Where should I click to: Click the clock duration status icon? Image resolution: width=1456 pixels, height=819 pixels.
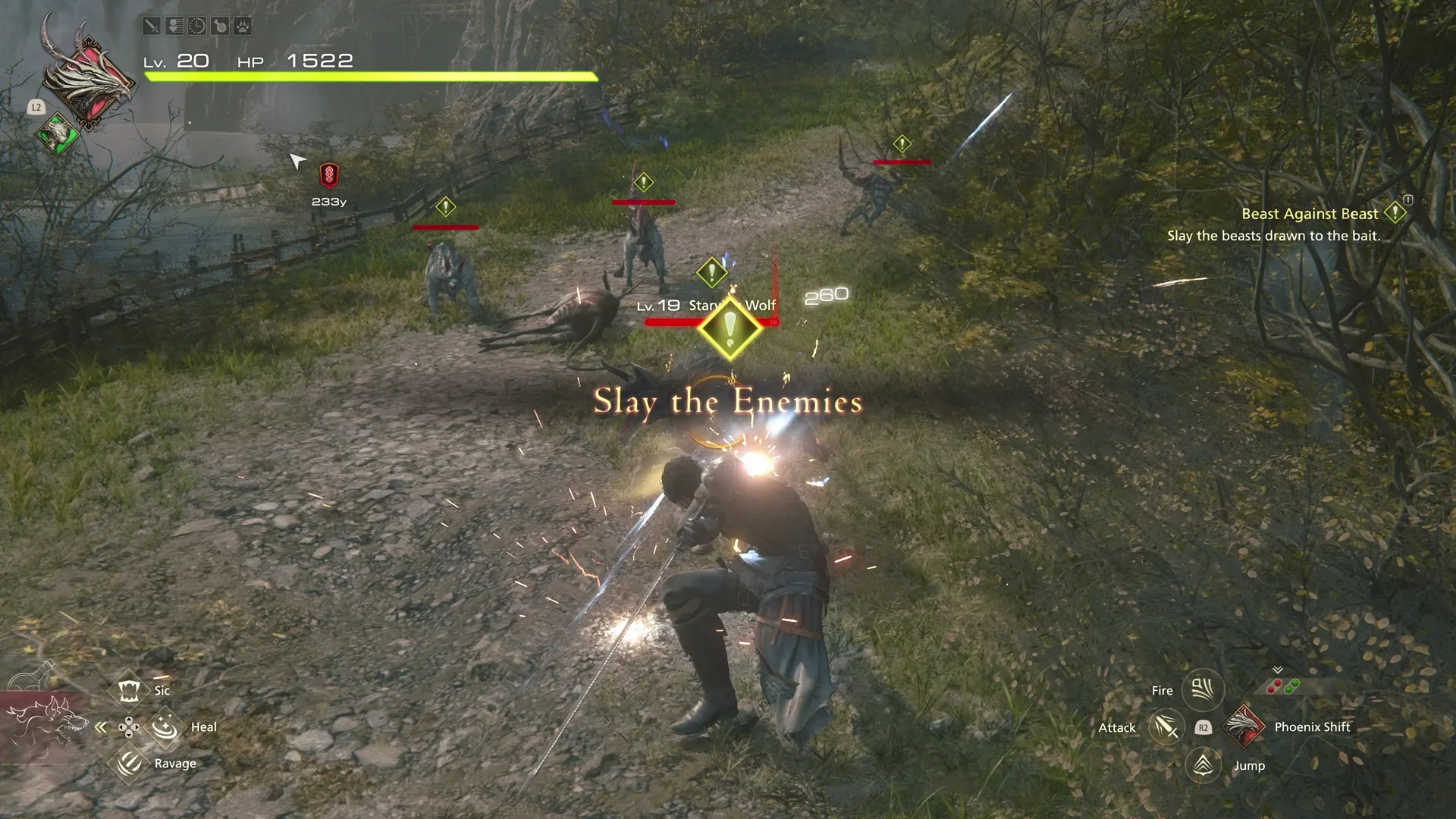(x=196, y=26)
